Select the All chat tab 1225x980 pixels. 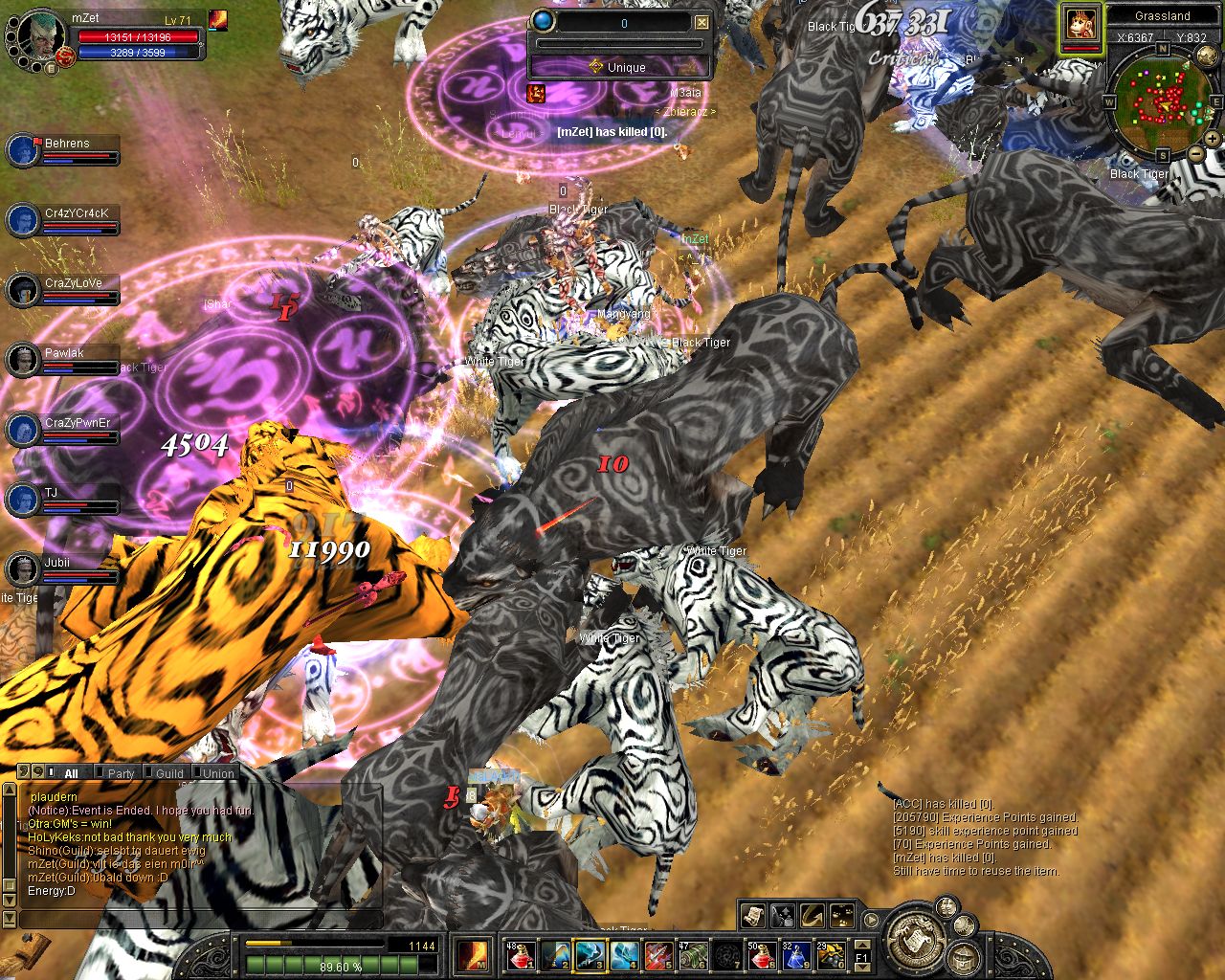[71, 773]
